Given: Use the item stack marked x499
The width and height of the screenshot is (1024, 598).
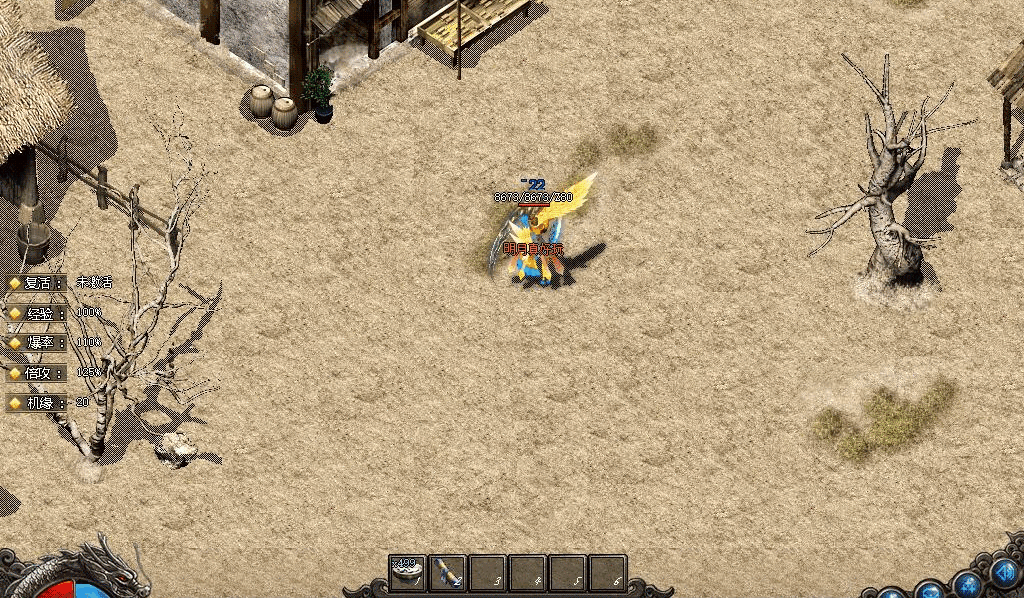Looking at the screenshot, I should (x=408, y=573).
